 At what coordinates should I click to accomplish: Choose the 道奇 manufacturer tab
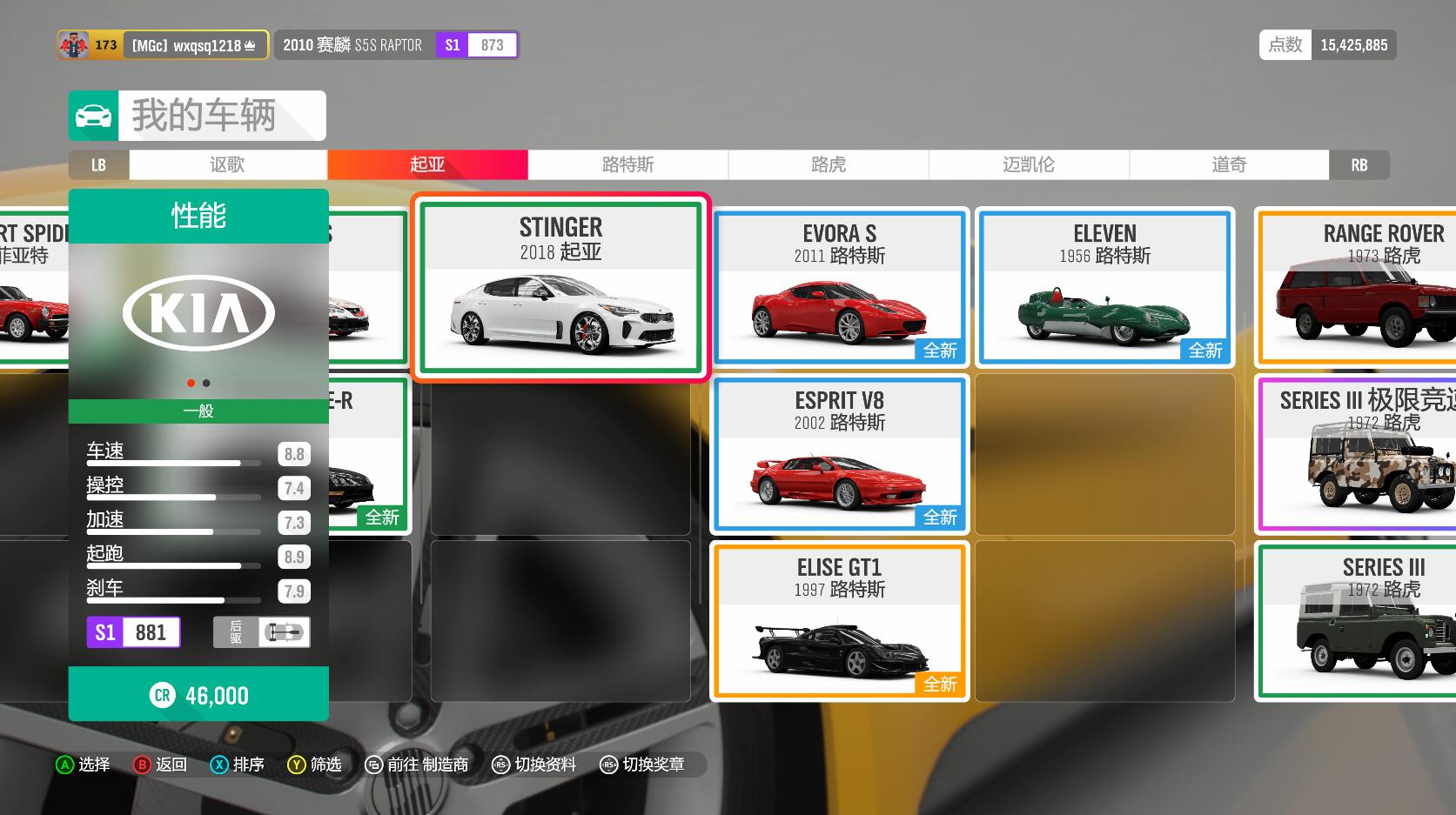(x=1228, y=164)
